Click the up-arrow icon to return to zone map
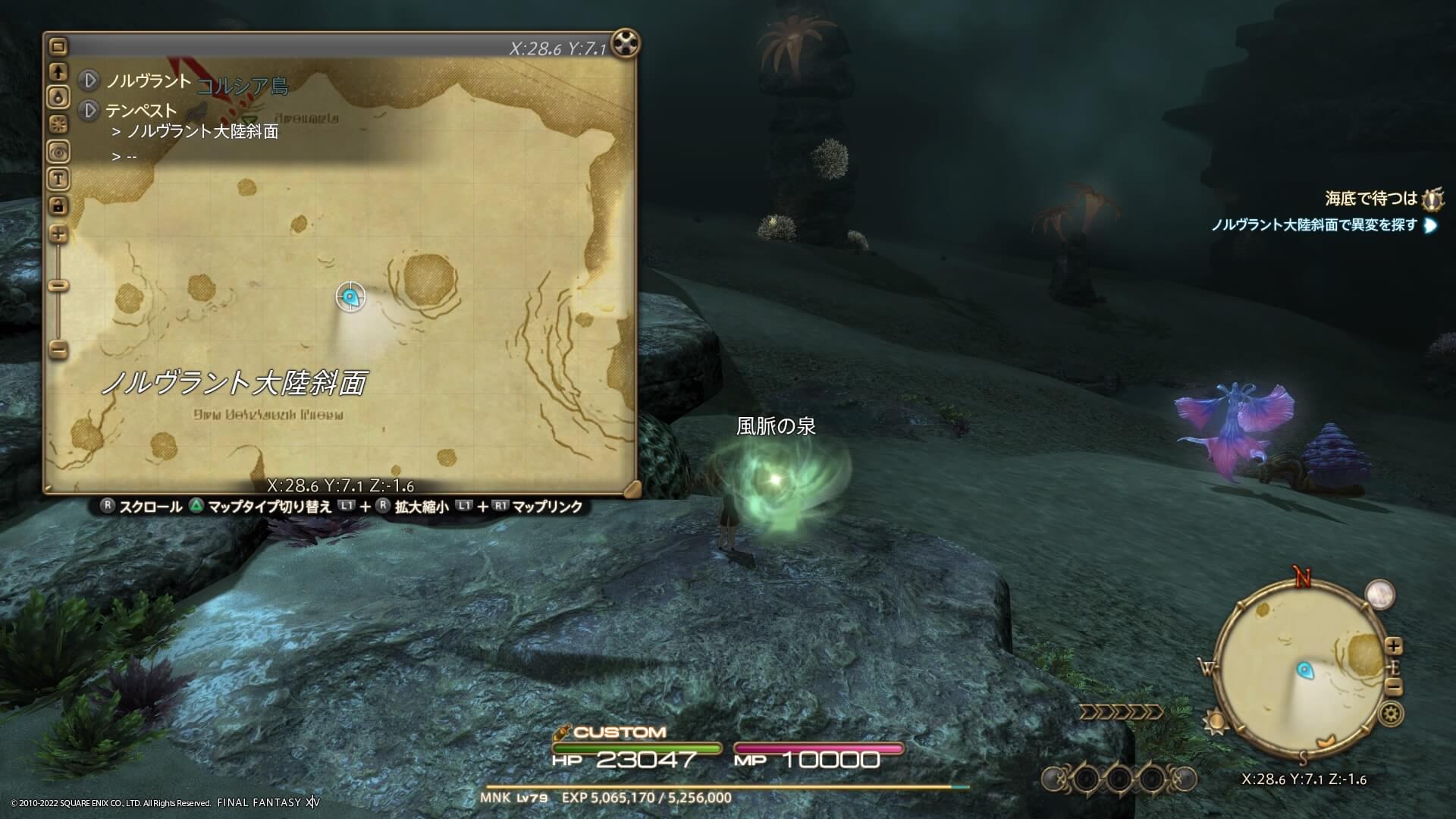 57,74
